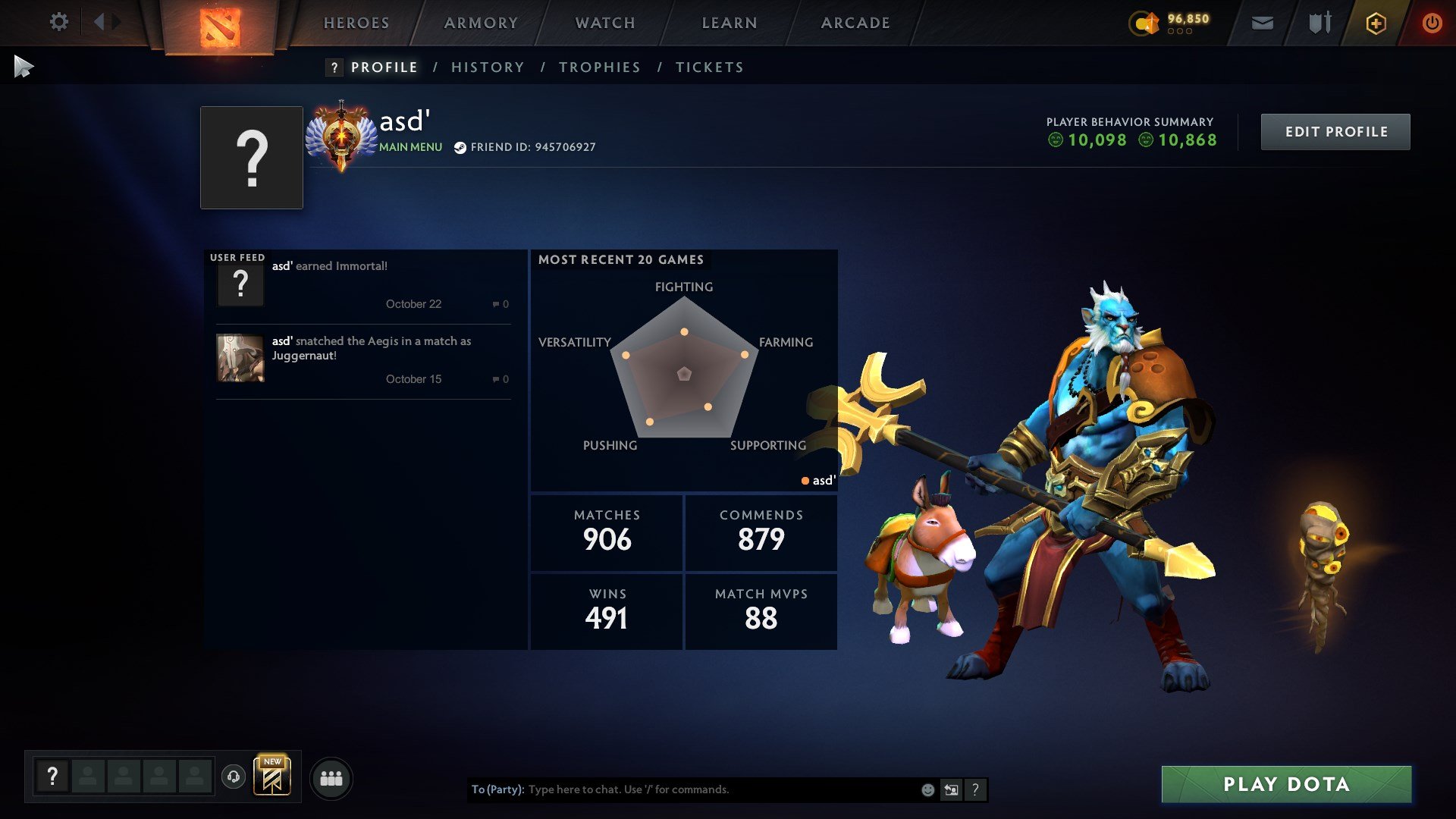Open the mail notifications envelope icon
Image resolution: width=1456 pixels, height=819 pixels.
click(1261, 23)
